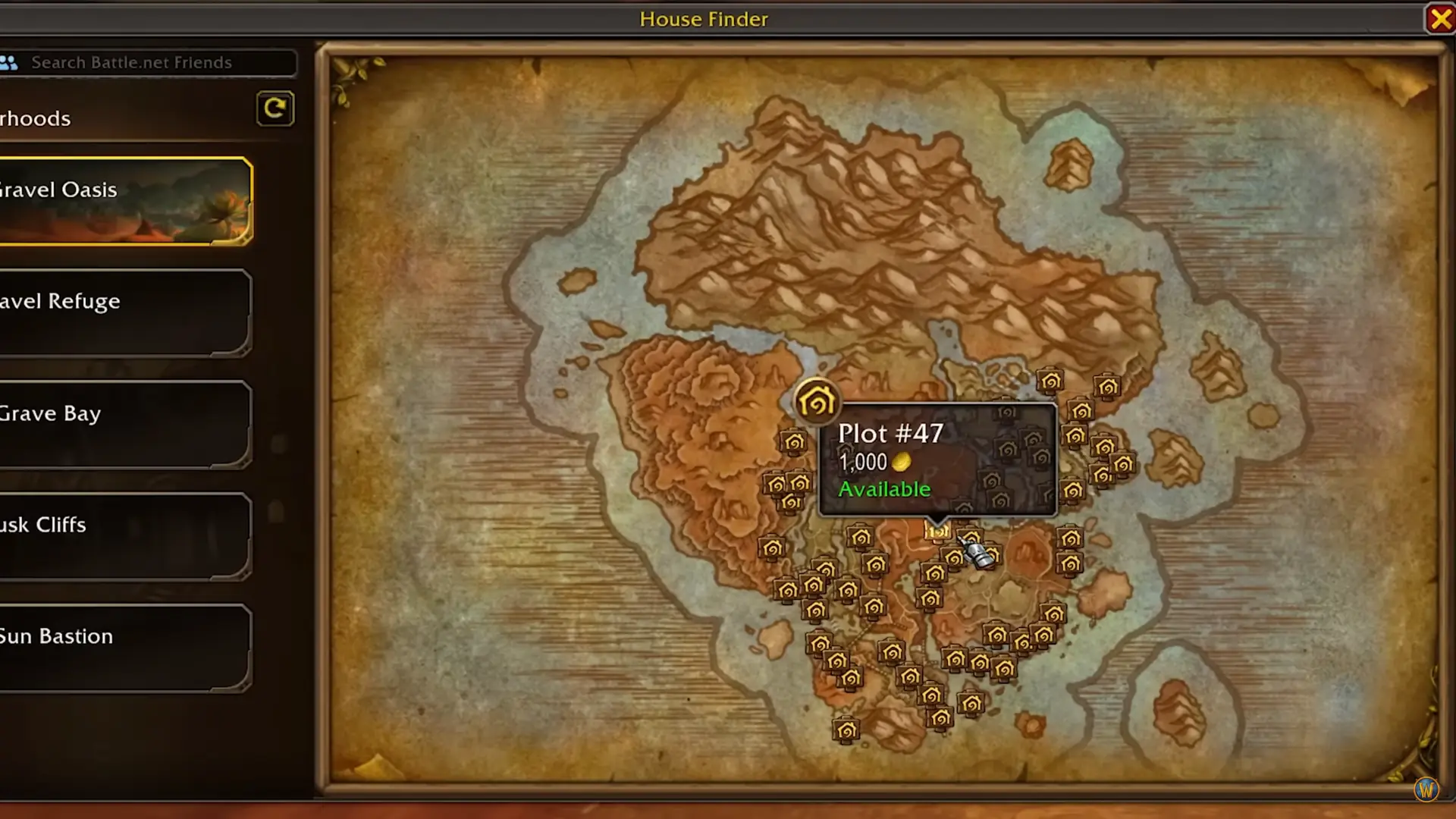Select the Grave Bay neighborhood
The height and width of the screenshot is (819, 1456).
pos(125,424)
